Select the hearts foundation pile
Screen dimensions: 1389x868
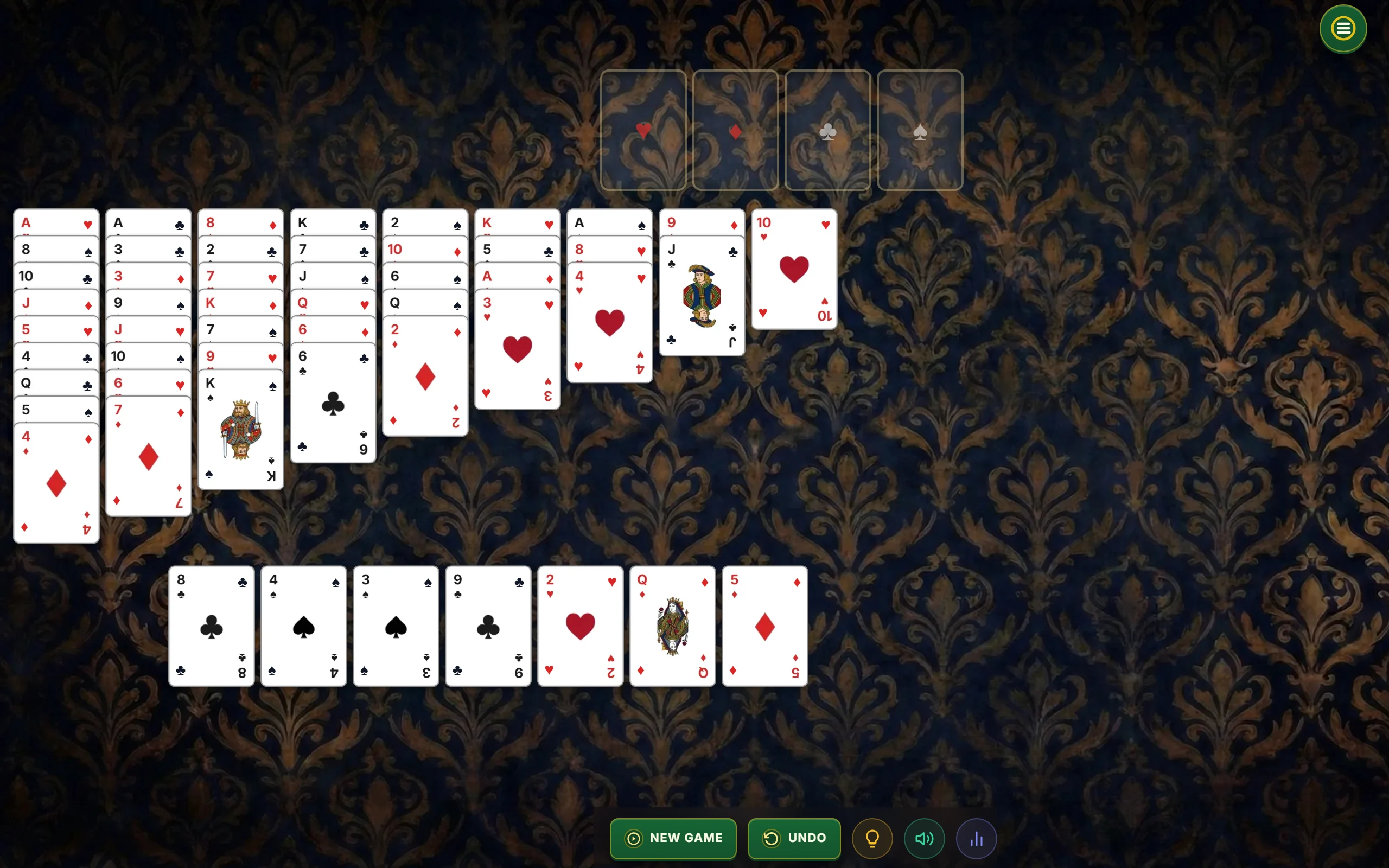coord(643,130)
